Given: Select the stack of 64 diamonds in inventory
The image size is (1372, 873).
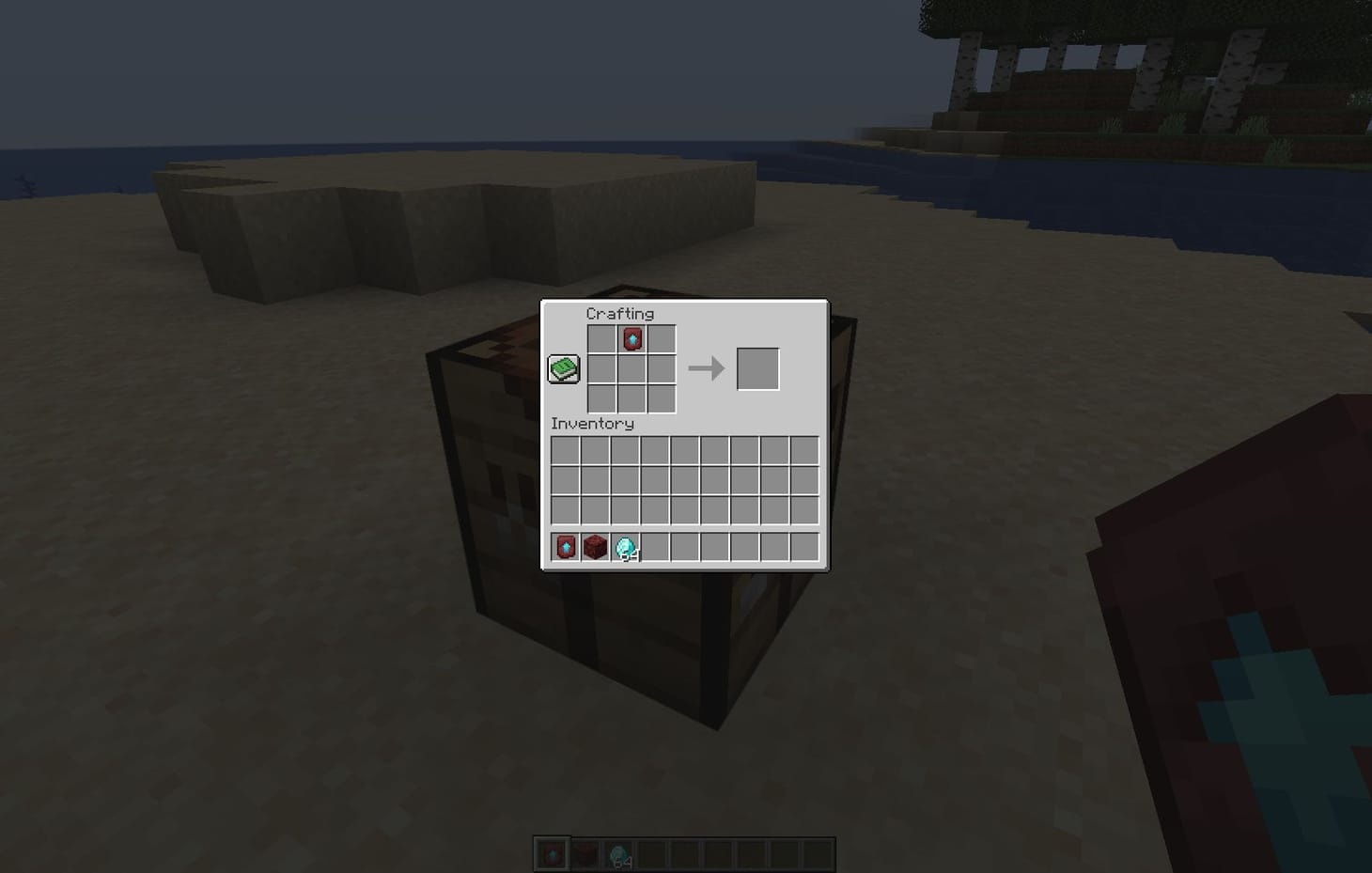Looking at the screenshot, I should pos(625,547).
